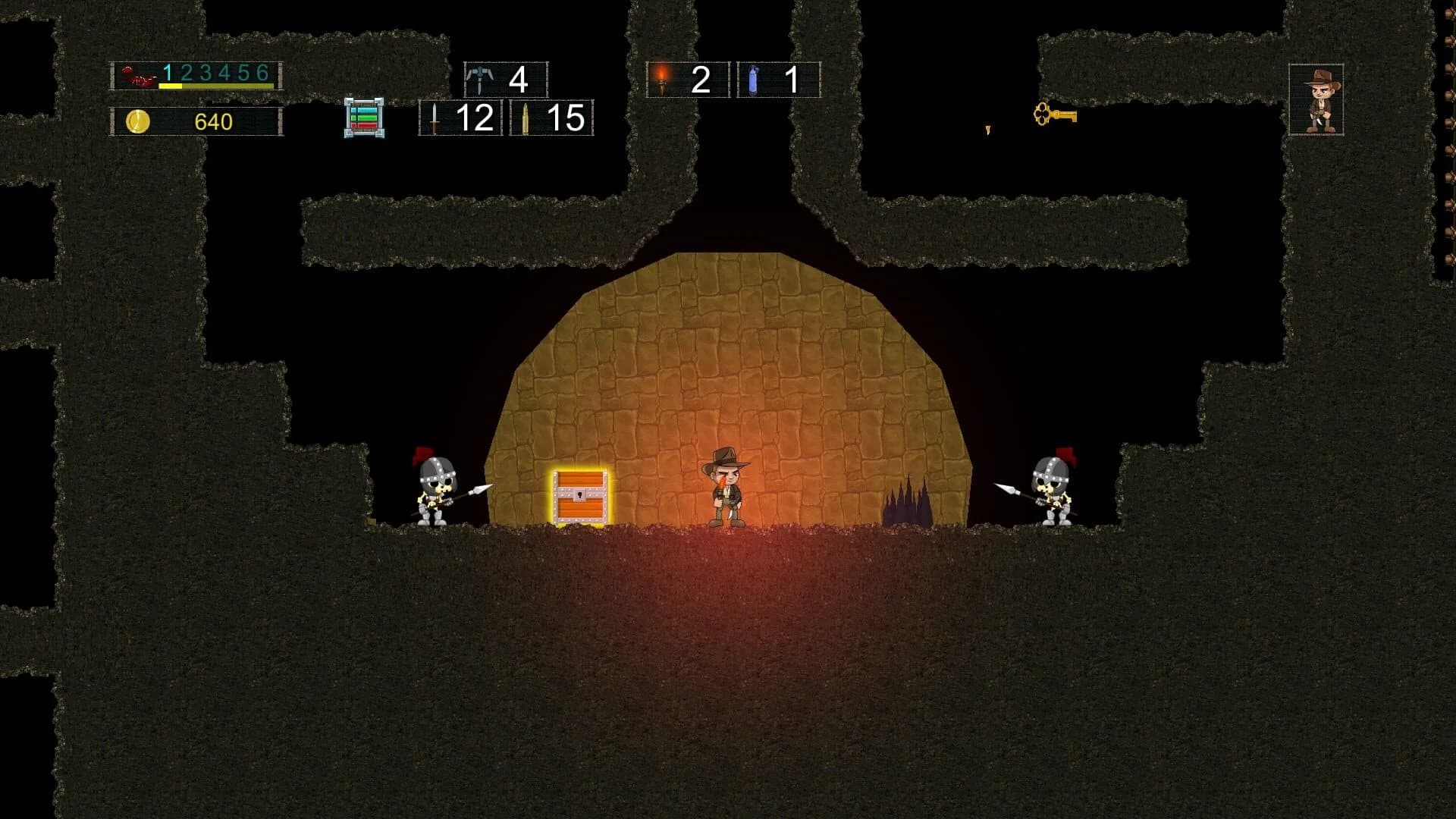Open the rope ladder inventory icon
The image size is (1456, 819).
click(365, 118)
